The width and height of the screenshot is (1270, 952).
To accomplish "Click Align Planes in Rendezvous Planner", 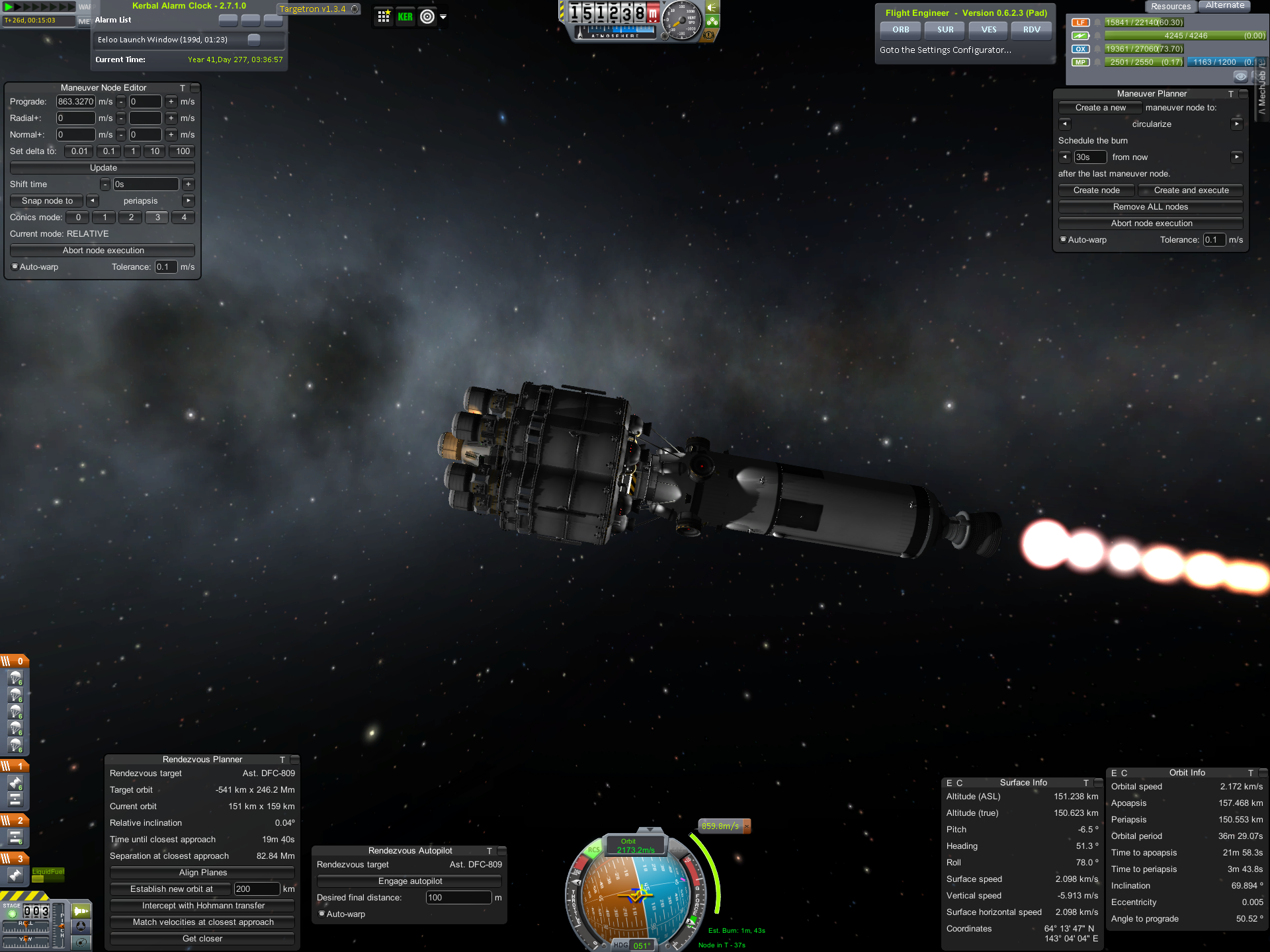I will (202, 873).
